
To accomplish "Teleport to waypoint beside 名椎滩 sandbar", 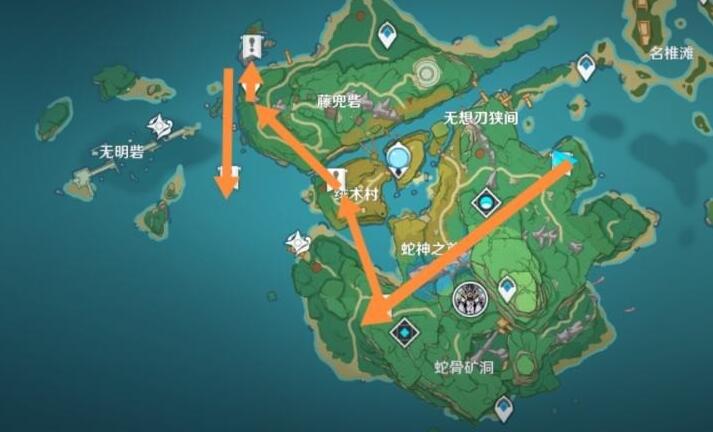I will click(x=586, y=67).
